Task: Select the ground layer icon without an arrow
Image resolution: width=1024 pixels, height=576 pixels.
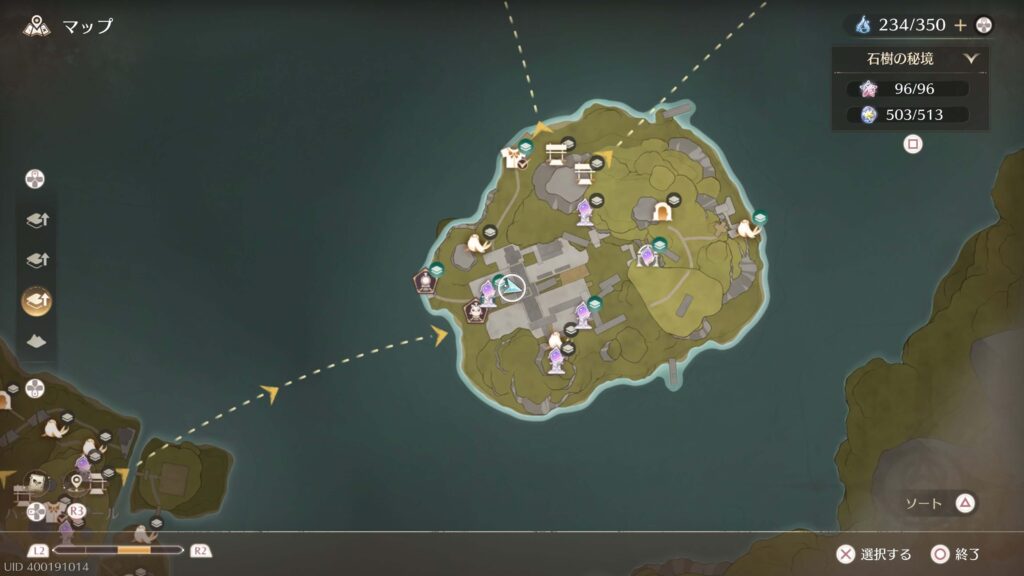Action: (36, 340)
